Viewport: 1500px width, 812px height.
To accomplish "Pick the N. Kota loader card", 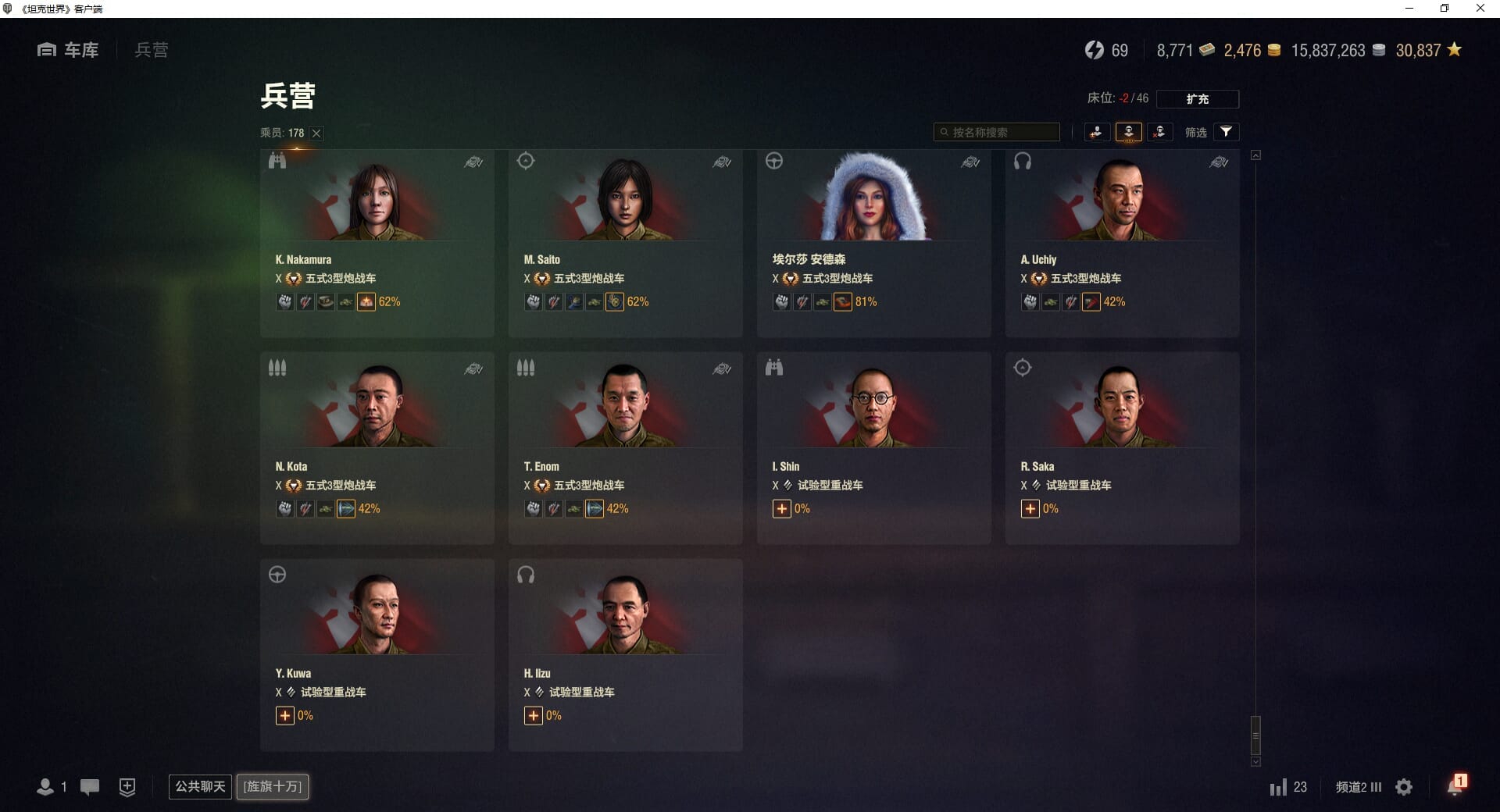I will (x=377, y=448).
